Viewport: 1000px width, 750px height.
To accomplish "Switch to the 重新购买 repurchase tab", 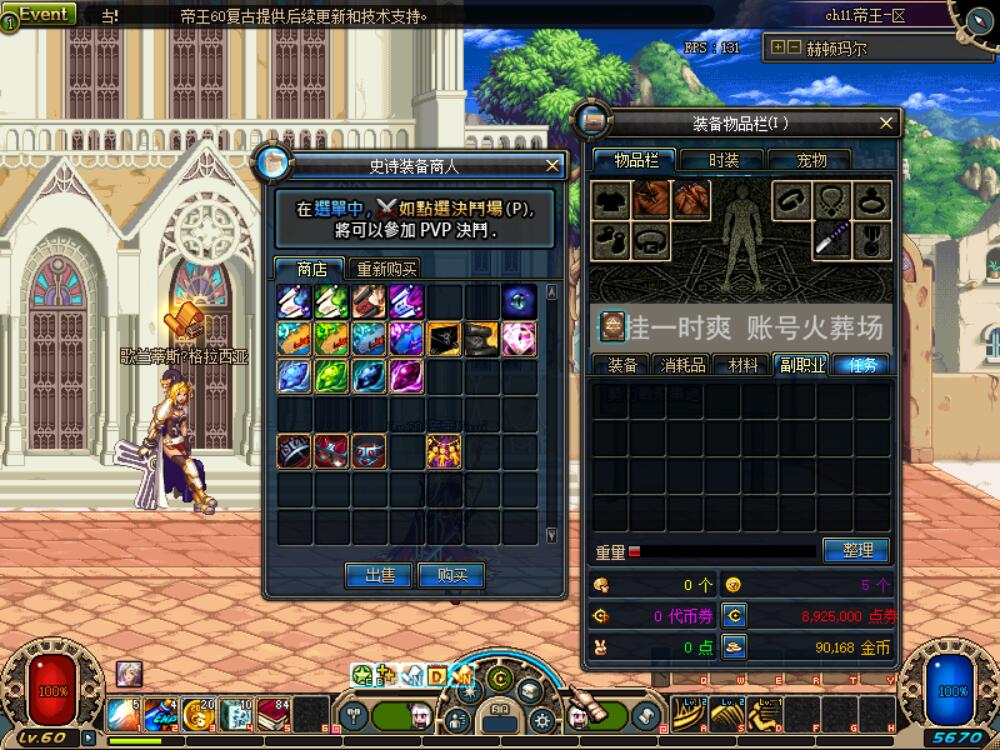I will click(386, 269).
